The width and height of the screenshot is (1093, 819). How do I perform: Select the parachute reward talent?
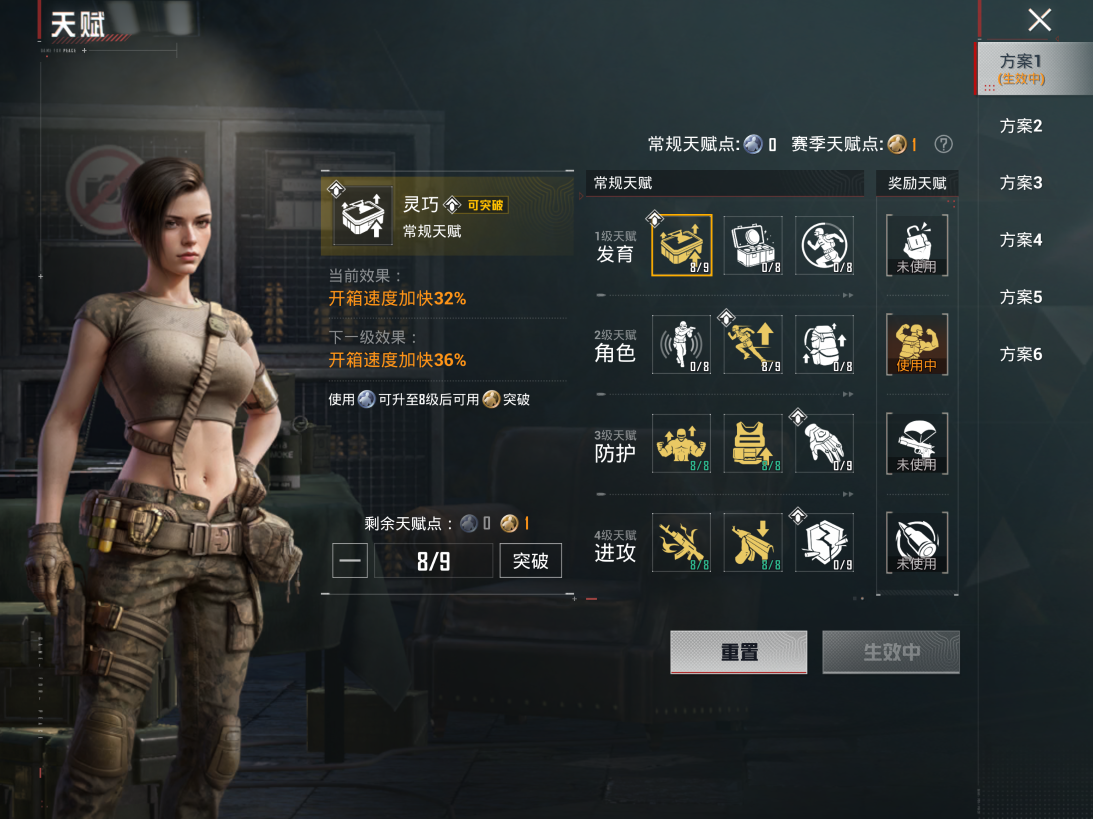point(916,444)
